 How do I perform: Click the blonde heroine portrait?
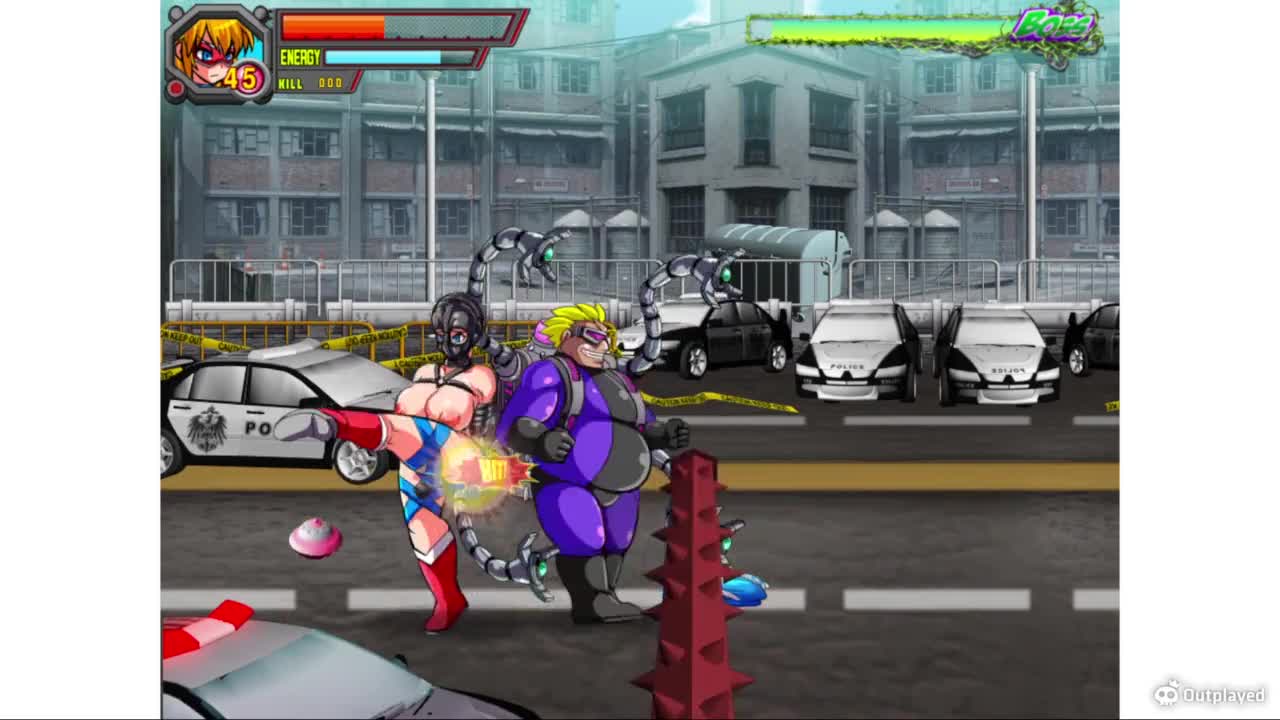(217, 52)
